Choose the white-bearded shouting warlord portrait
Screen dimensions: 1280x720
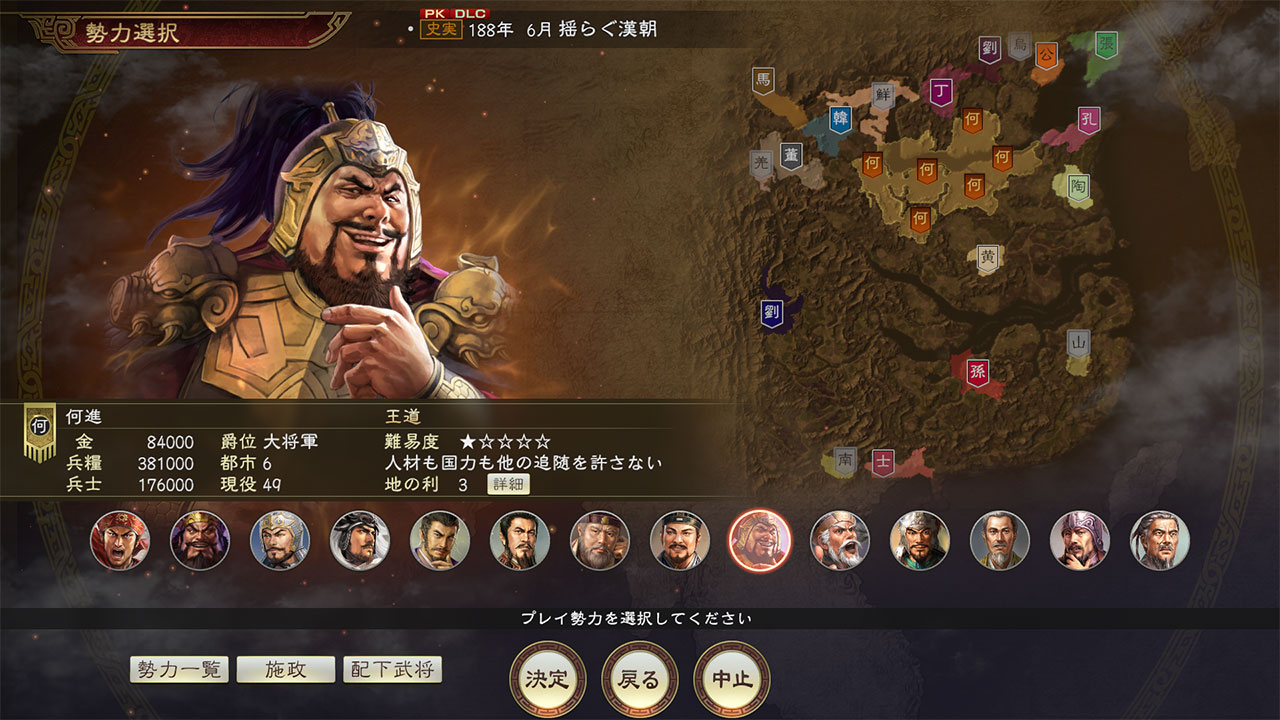point(840,540)
